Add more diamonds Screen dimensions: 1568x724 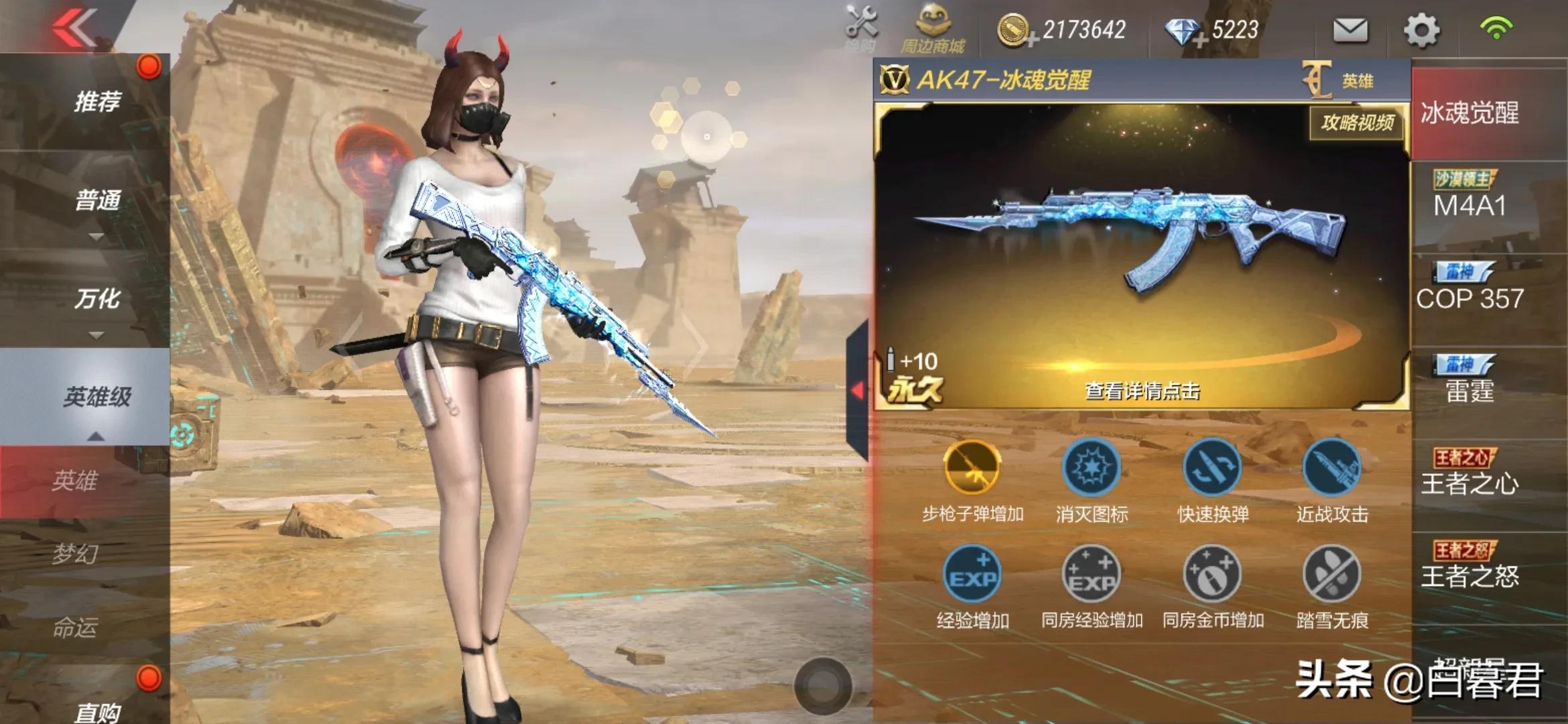pos(1199,40)
